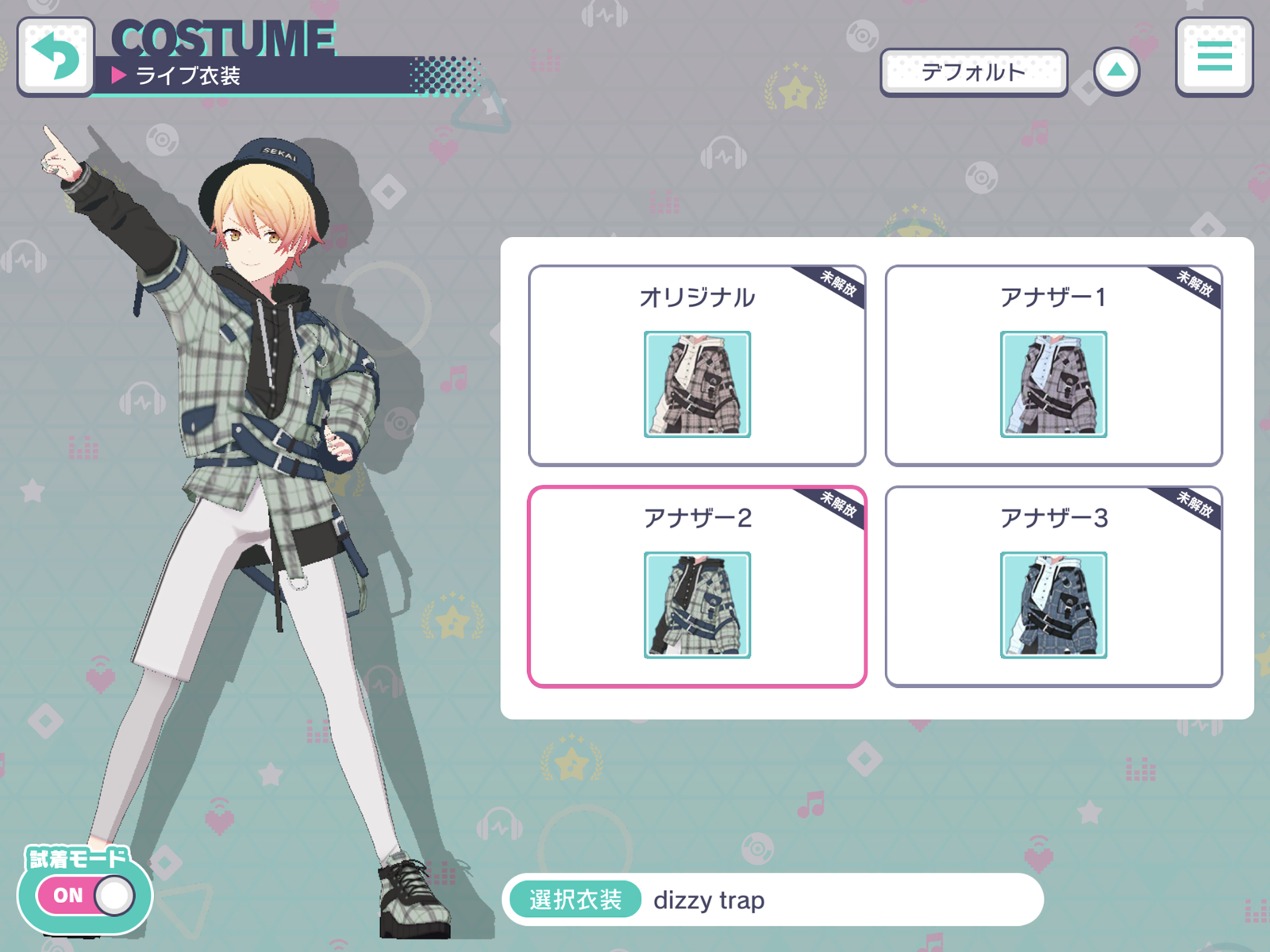The image size is (1270, 952).
Task: Select the アナザー1 costume card
Action: (x=1054, y=364)
